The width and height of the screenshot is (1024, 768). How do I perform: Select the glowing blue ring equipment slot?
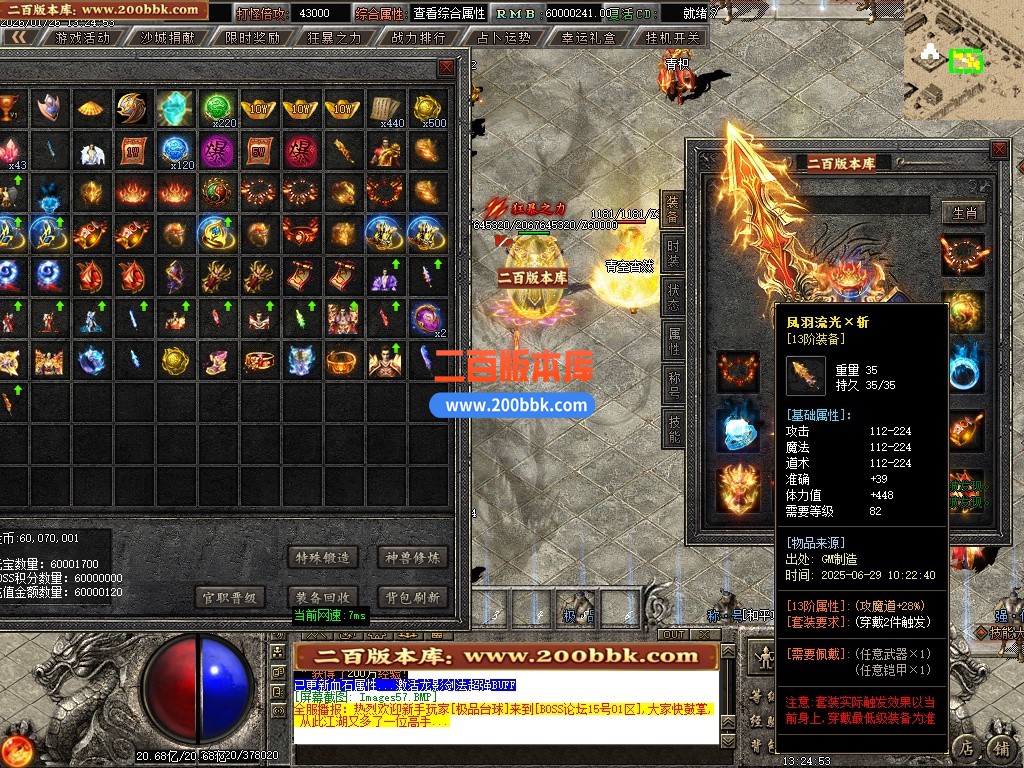[738, 430]
